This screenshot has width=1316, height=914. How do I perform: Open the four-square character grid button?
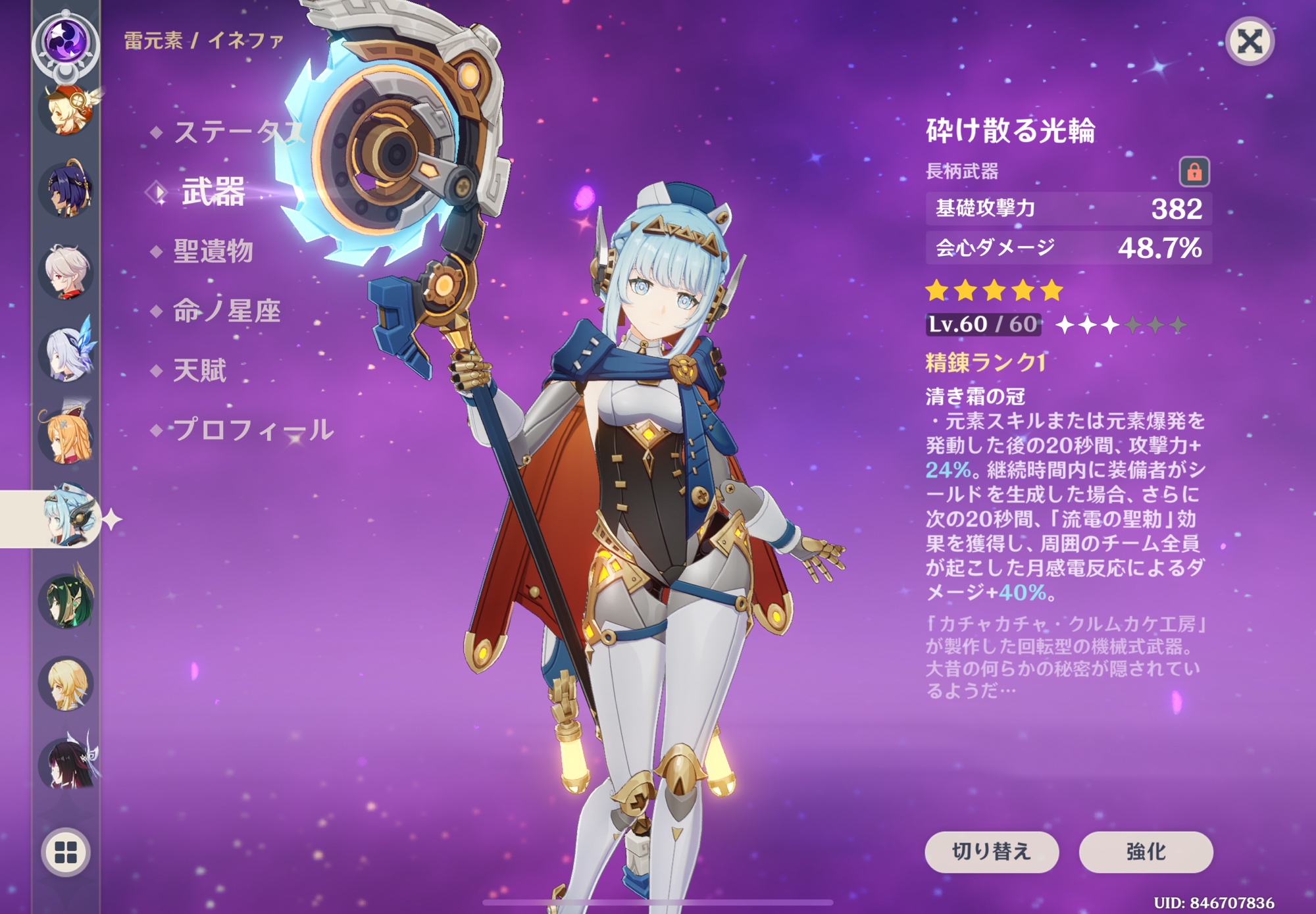[66, 852]
